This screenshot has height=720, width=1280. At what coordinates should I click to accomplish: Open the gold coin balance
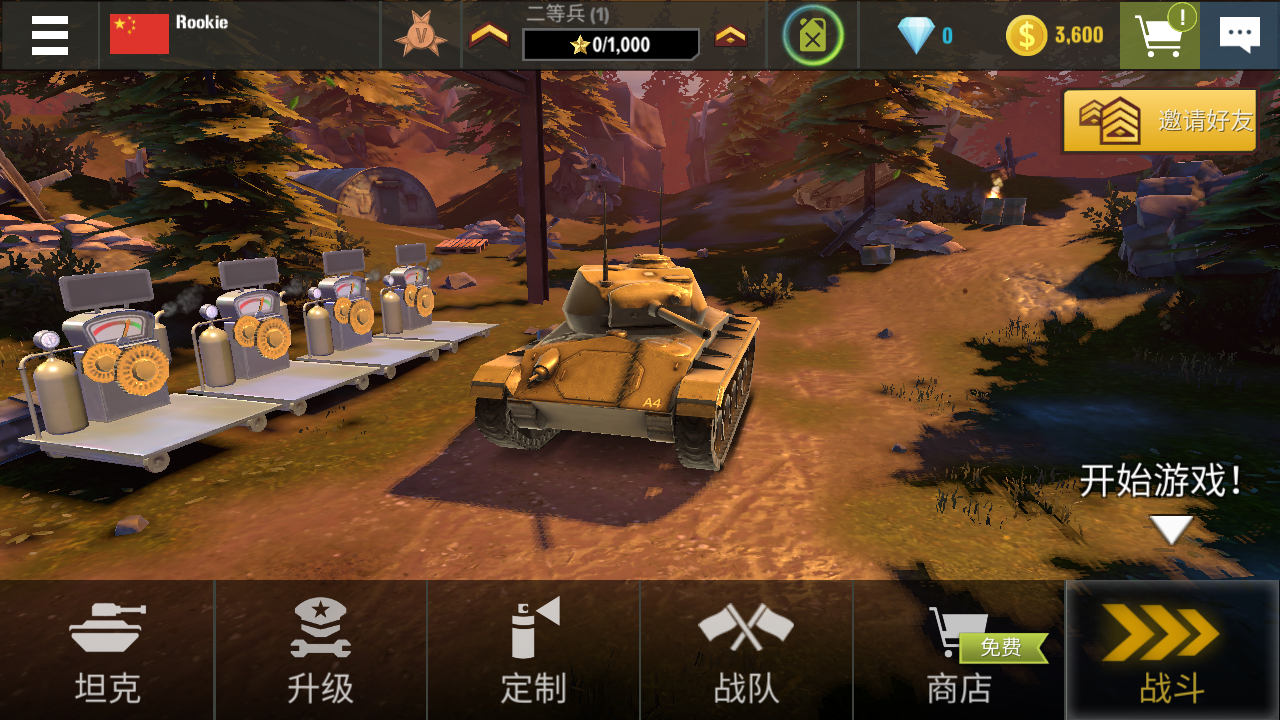1055,36
